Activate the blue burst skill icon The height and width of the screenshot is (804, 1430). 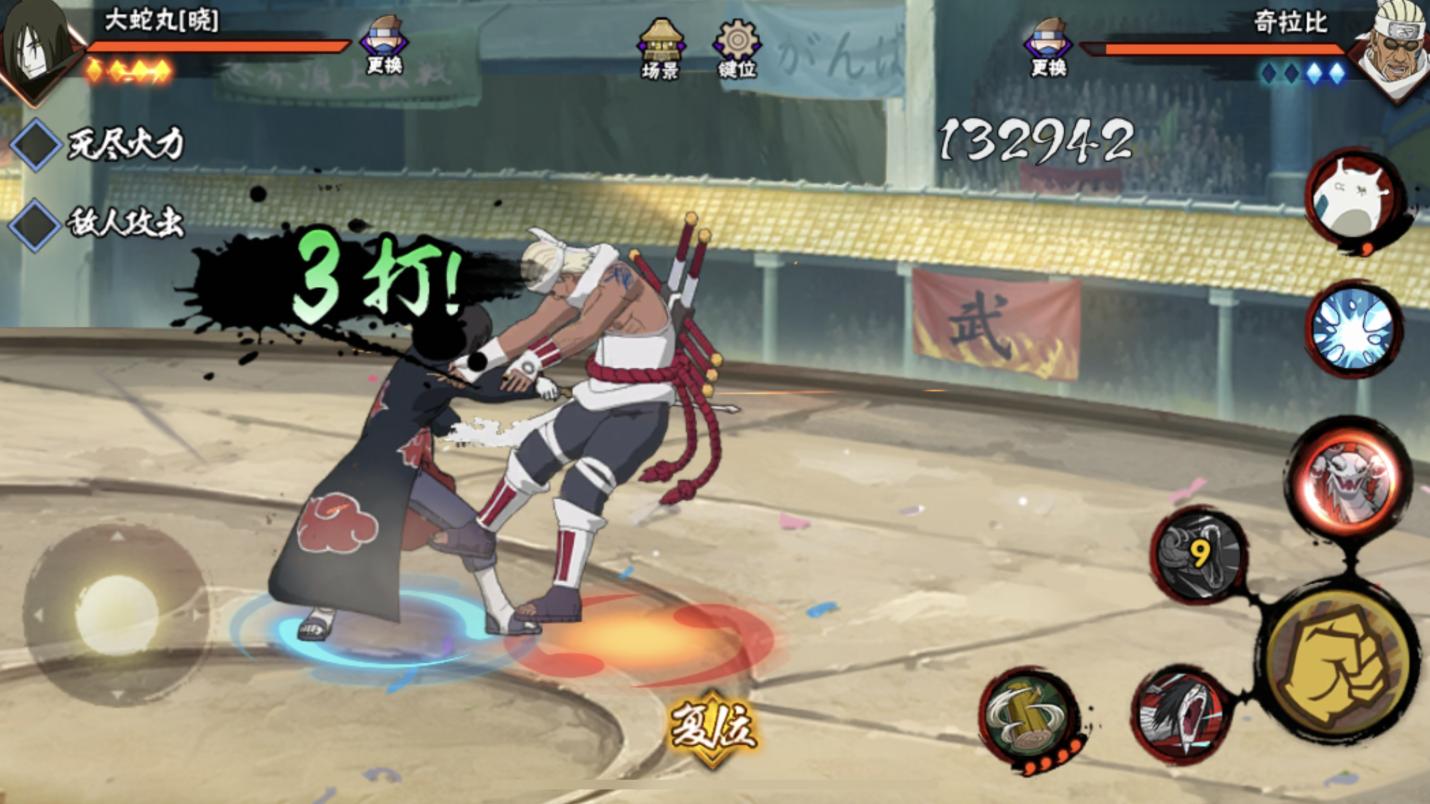[x=1353, y=329]
